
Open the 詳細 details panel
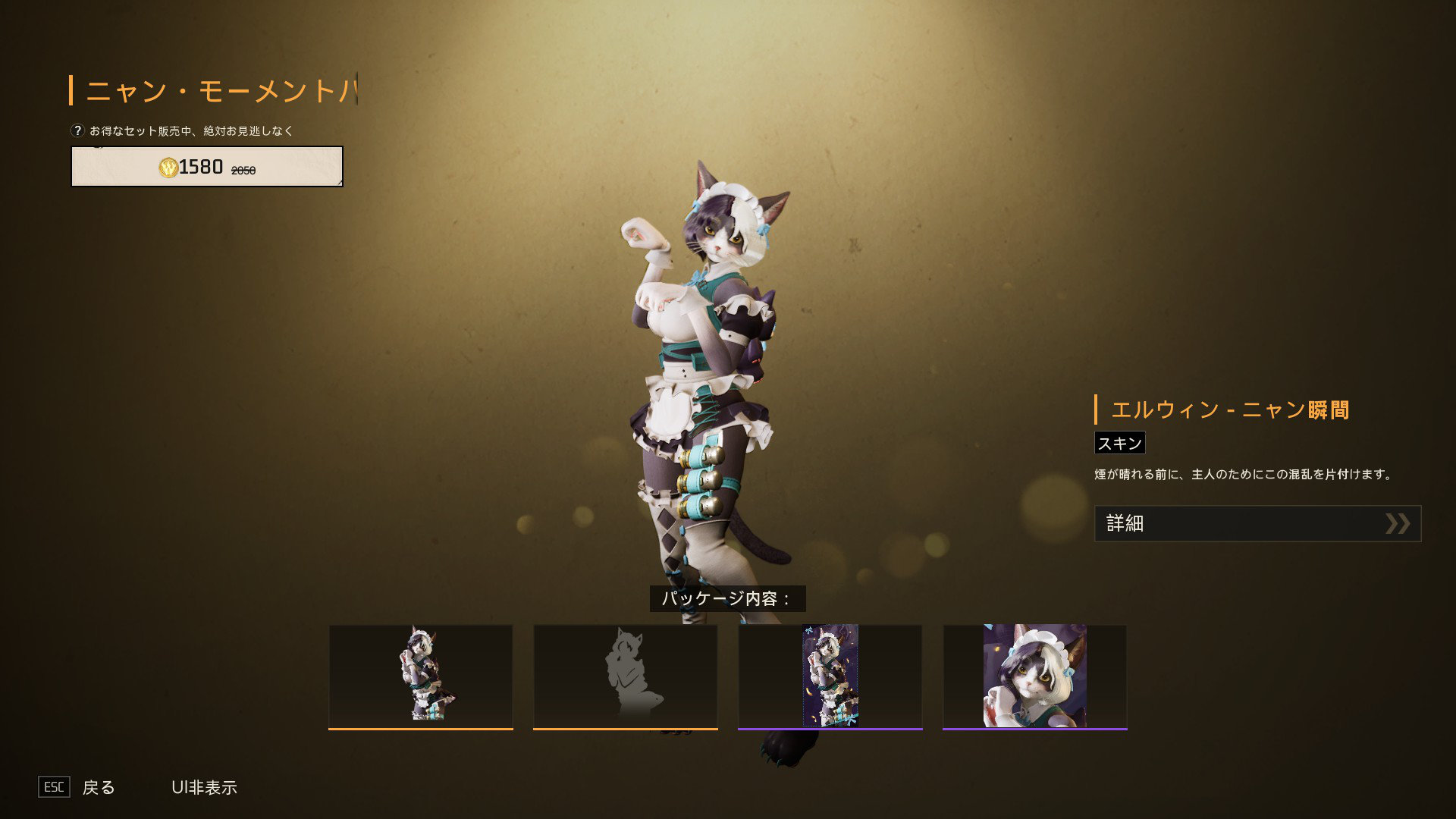[x=1257, y=523]
